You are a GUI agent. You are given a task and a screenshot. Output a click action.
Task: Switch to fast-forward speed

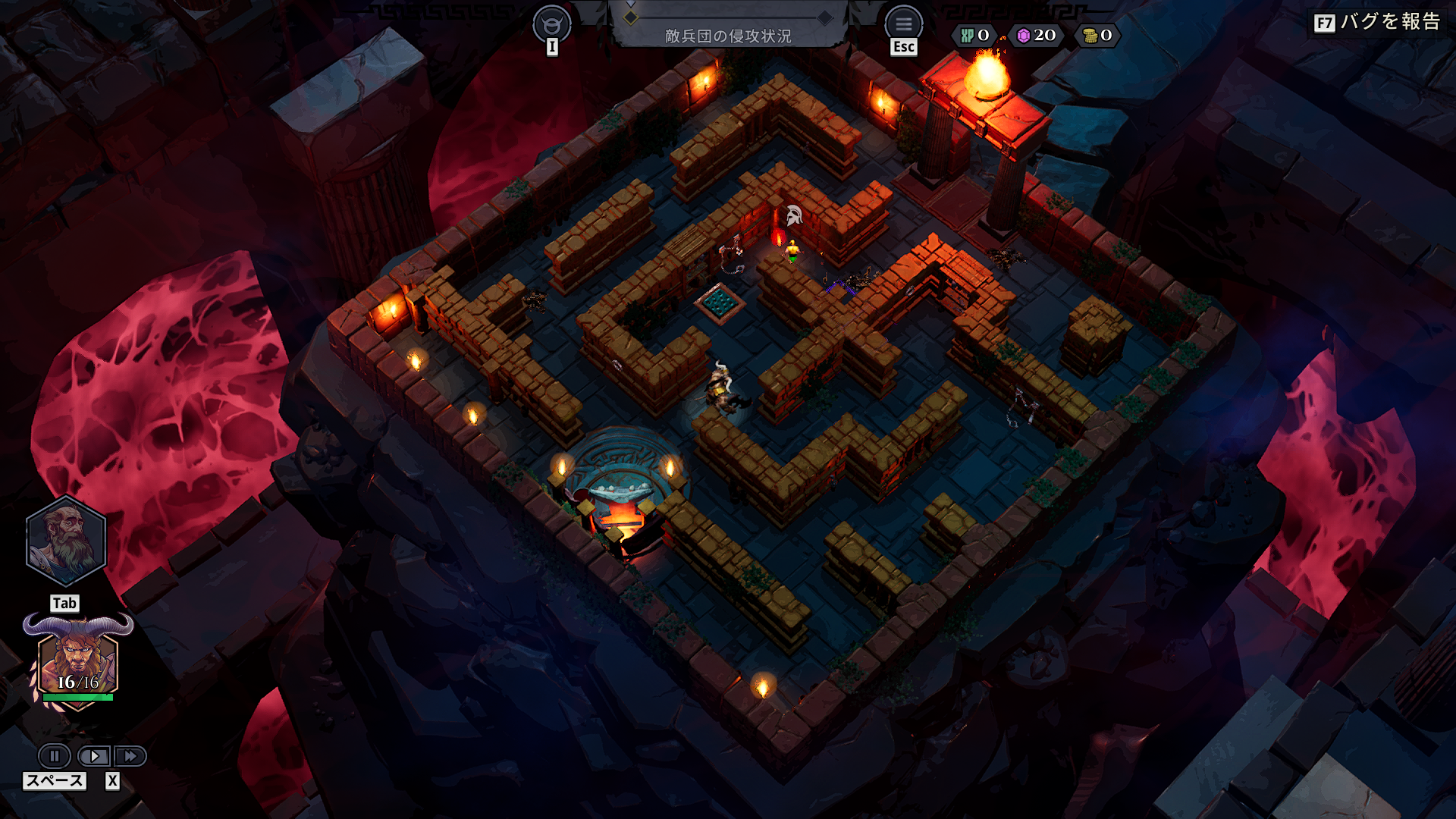(130, 756)
